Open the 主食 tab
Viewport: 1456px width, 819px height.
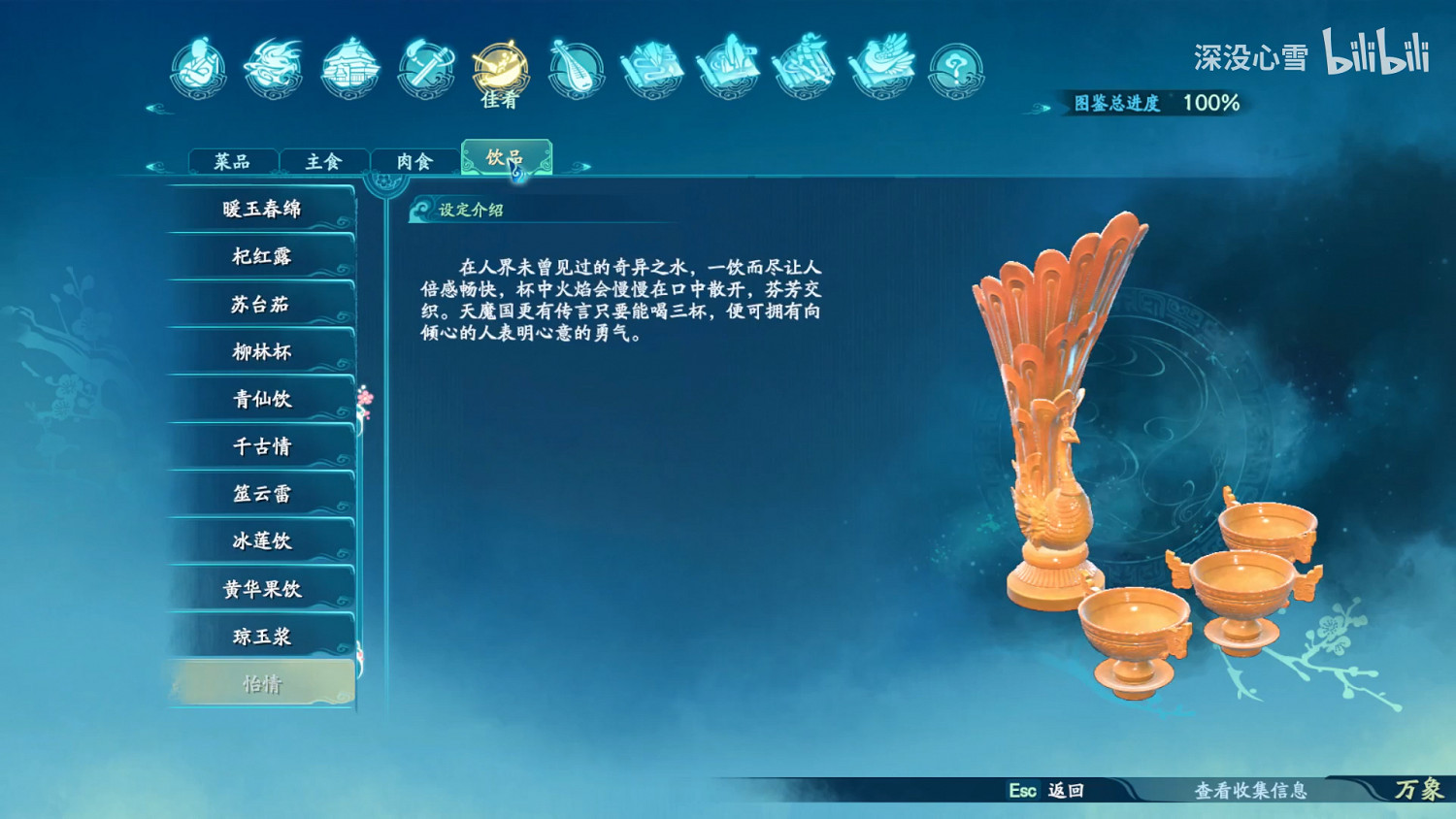pos(322,160)
